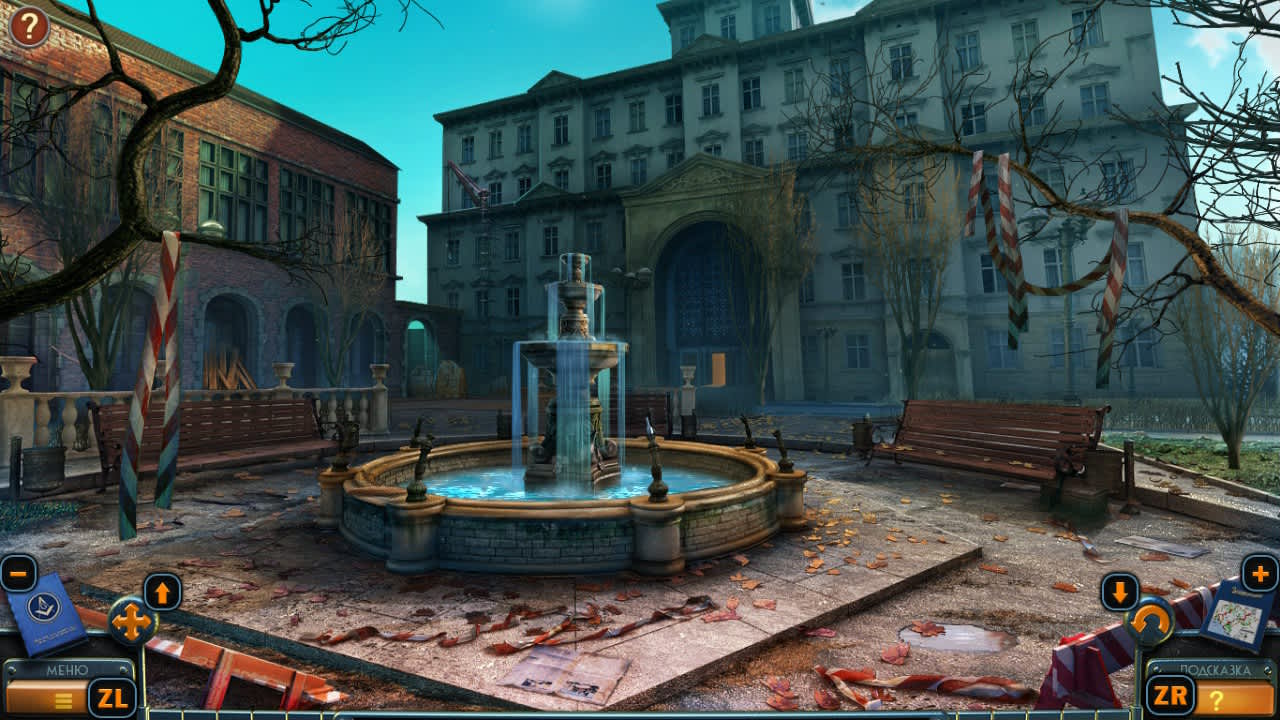Click the orange down arrow navigation icon
Image resolution: width=1280 pixels, height=720 pixels.
click(1118, 589)
